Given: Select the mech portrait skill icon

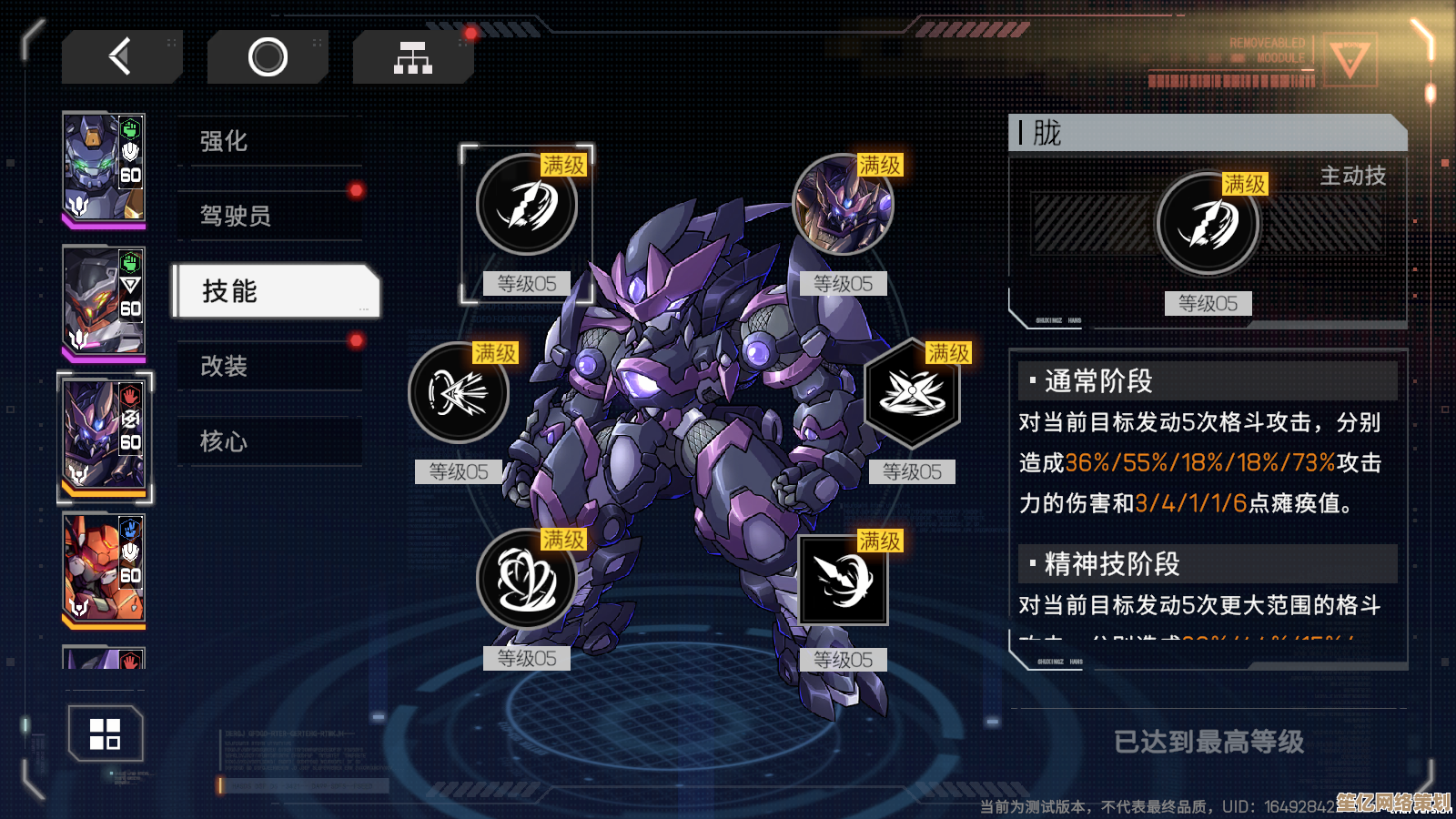Looking at the screenshot, I should pos(843,205).
